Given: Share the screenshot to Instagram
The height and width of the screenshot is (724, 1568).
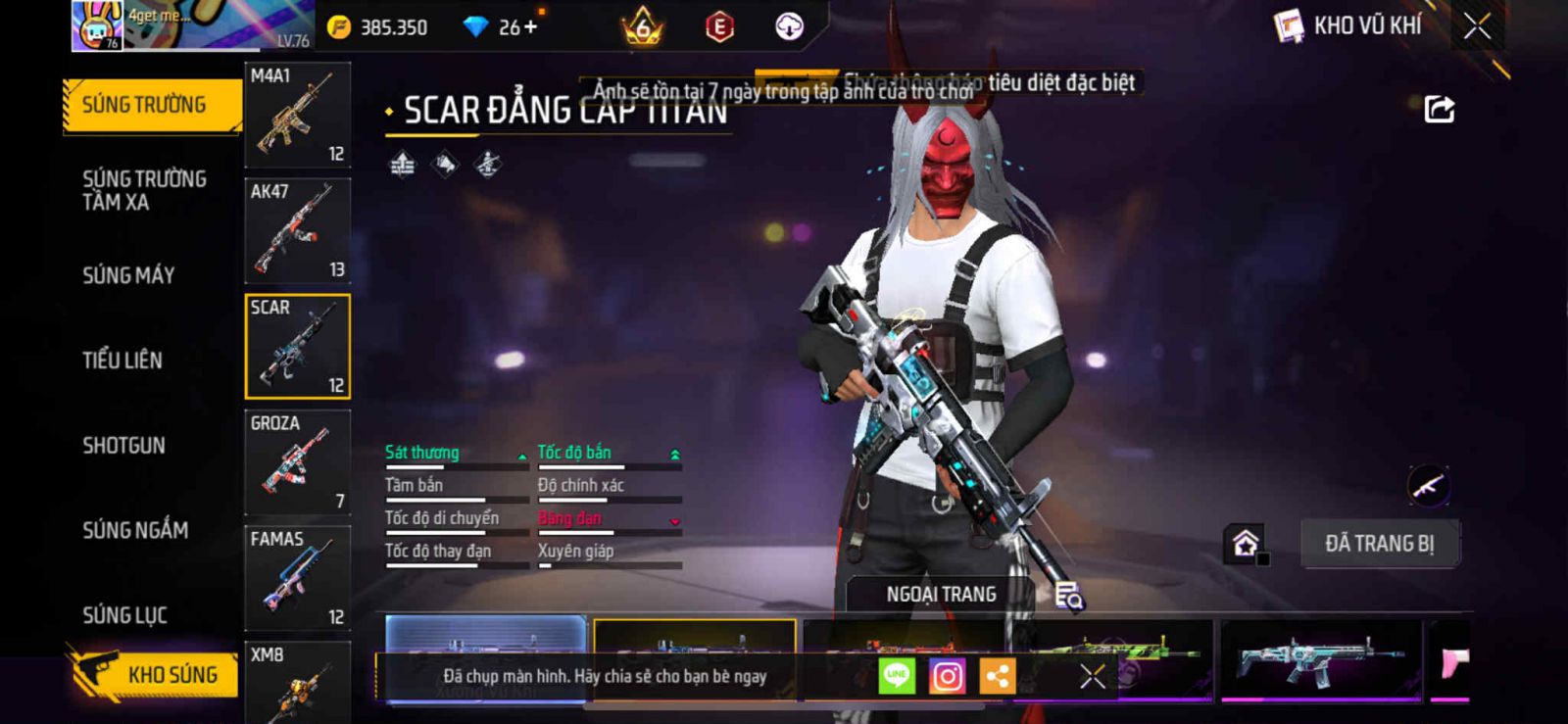Looking at the screenshot, I should tap(947, 676).
